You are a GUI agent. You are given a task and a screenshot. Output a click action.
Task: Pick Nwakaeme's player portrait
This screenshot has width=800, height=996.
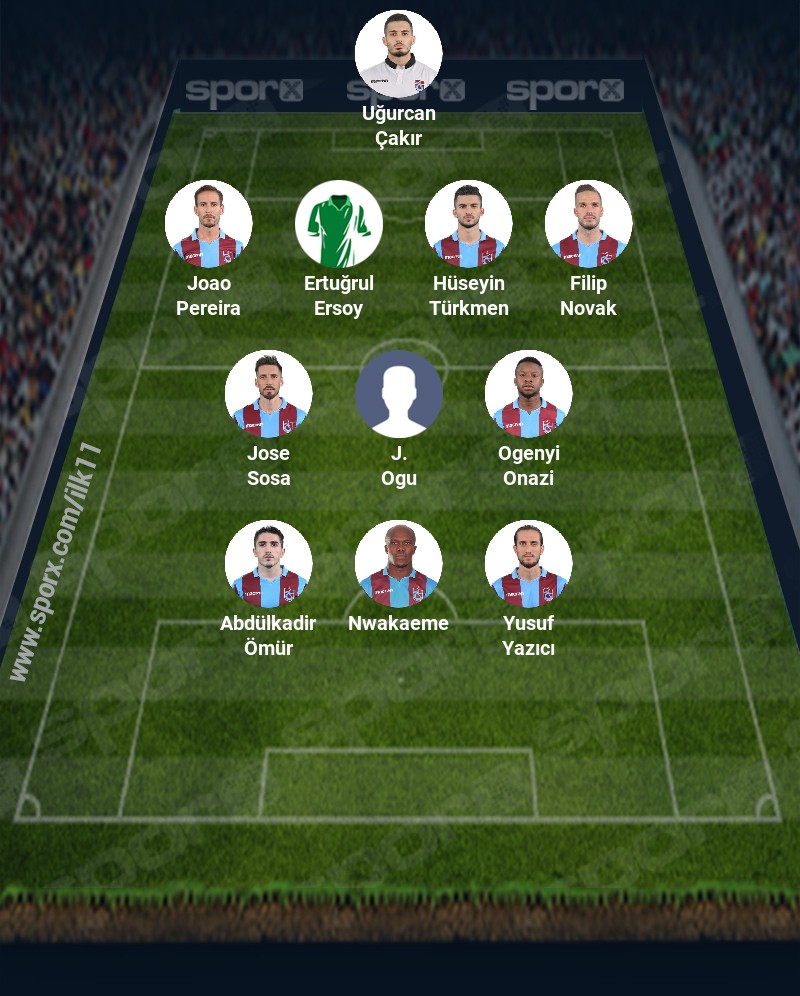(x=399, y=564)
